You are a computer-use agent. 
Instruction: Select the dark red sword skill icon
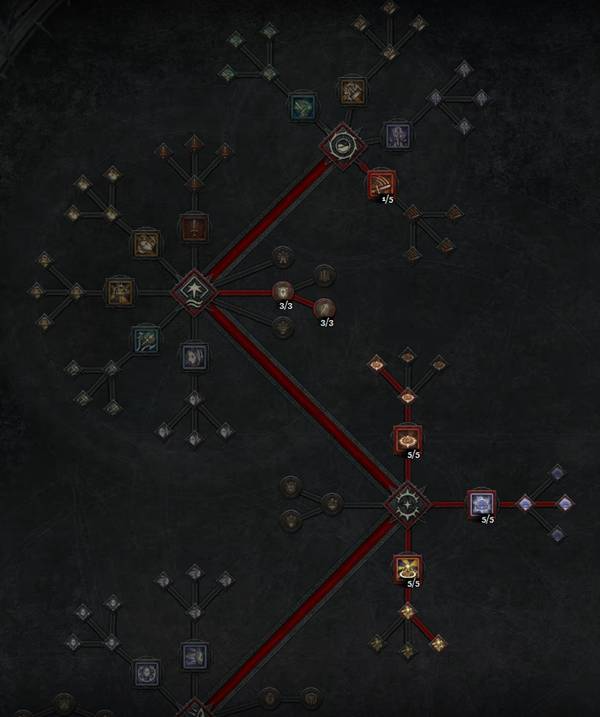pos(193,227)
